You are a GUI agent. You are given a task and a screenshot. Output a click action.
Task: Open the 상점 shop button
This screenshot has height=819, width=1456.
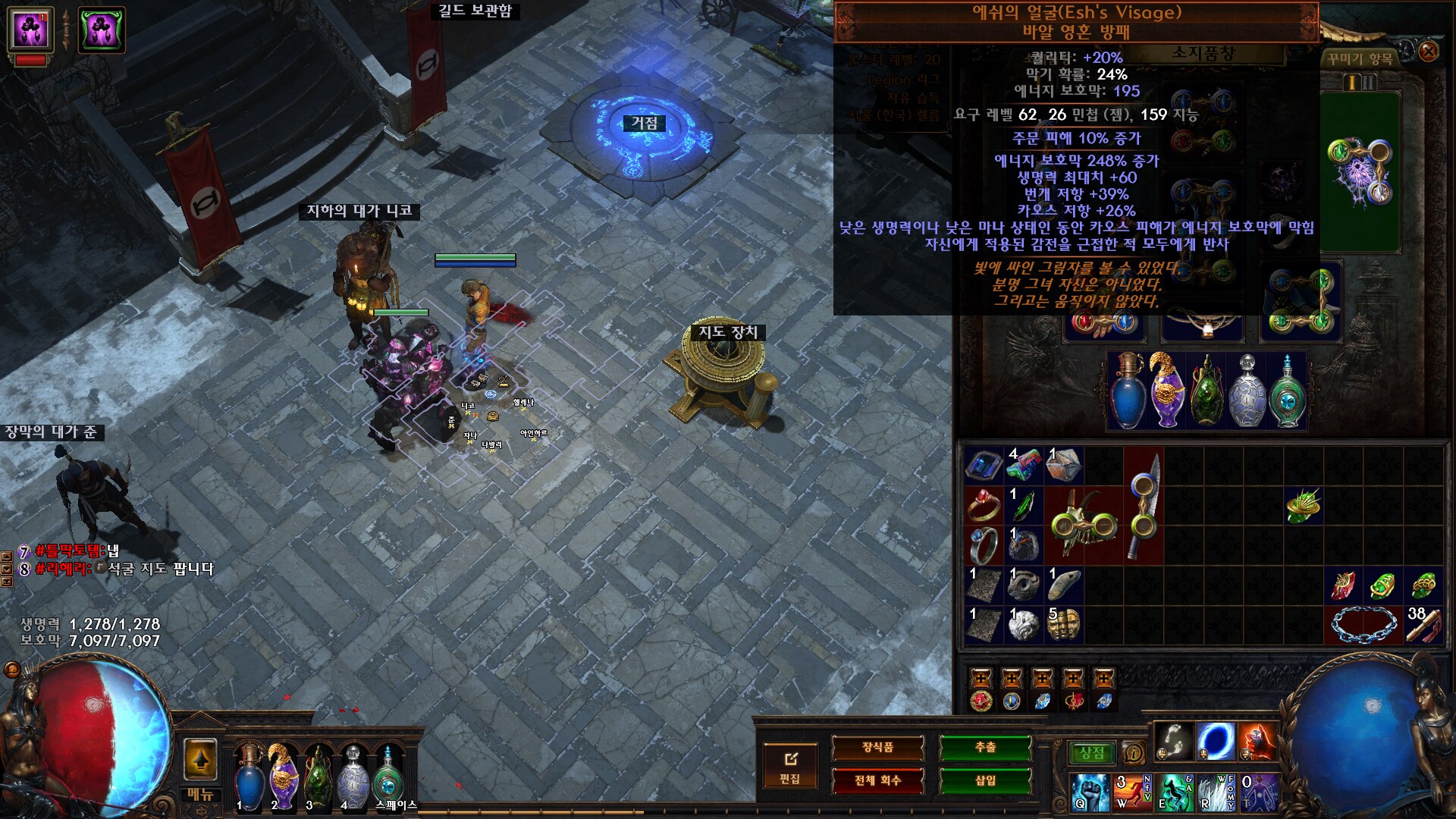click(1091, 753)
